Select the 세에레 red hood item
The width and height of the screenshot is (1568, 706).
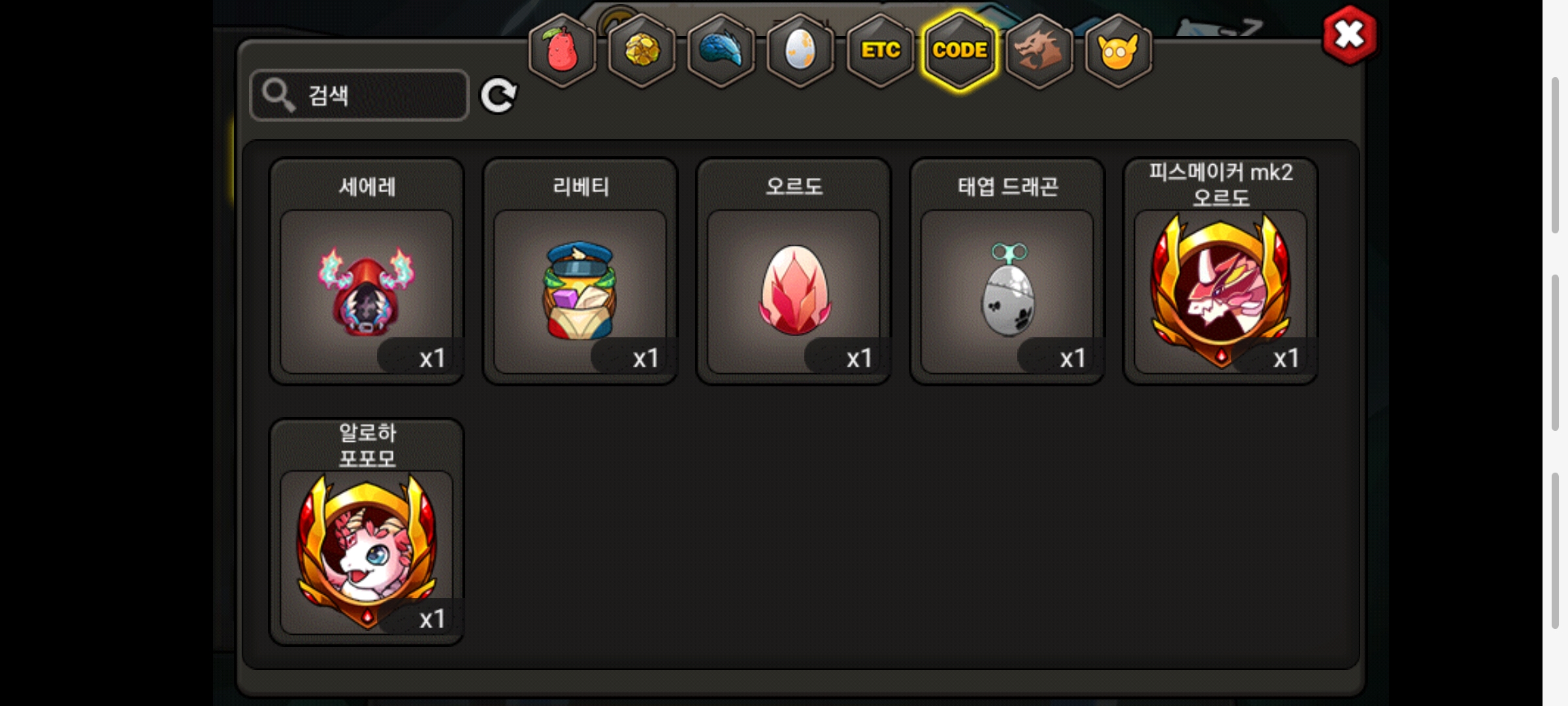pos(367,291)
